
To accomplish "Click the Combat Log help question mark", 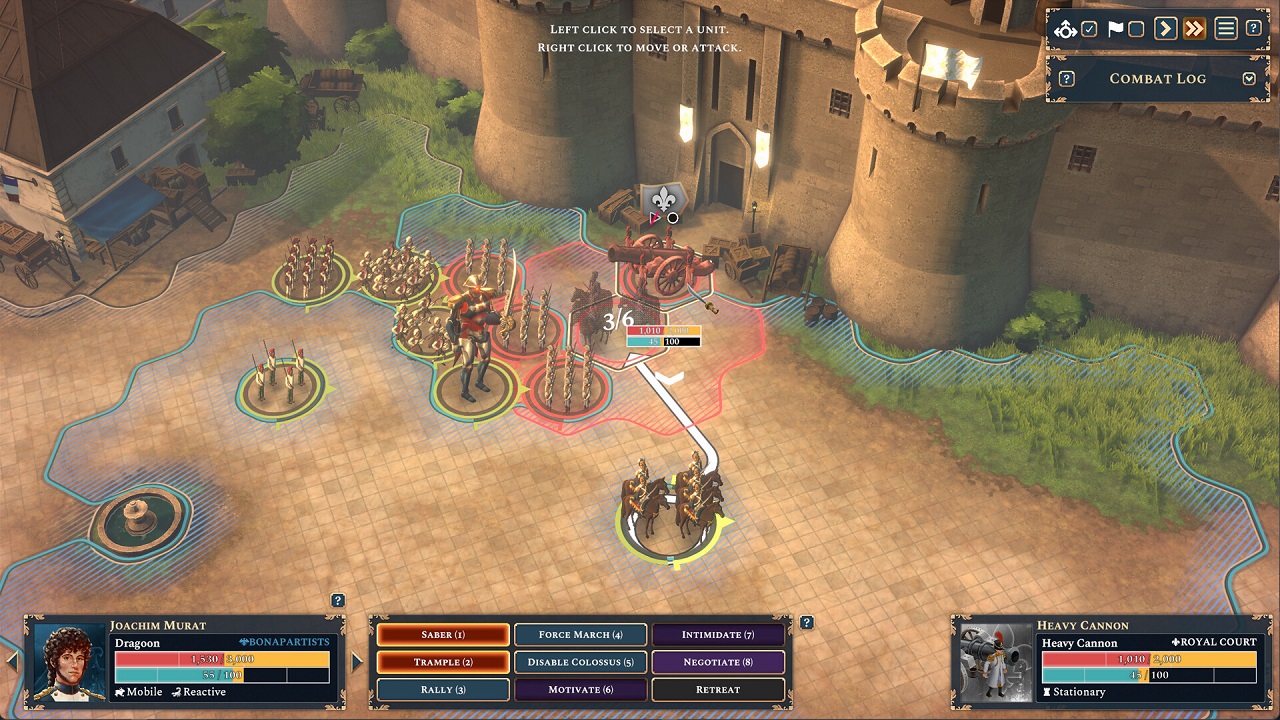I will [x=1067, y=79].
